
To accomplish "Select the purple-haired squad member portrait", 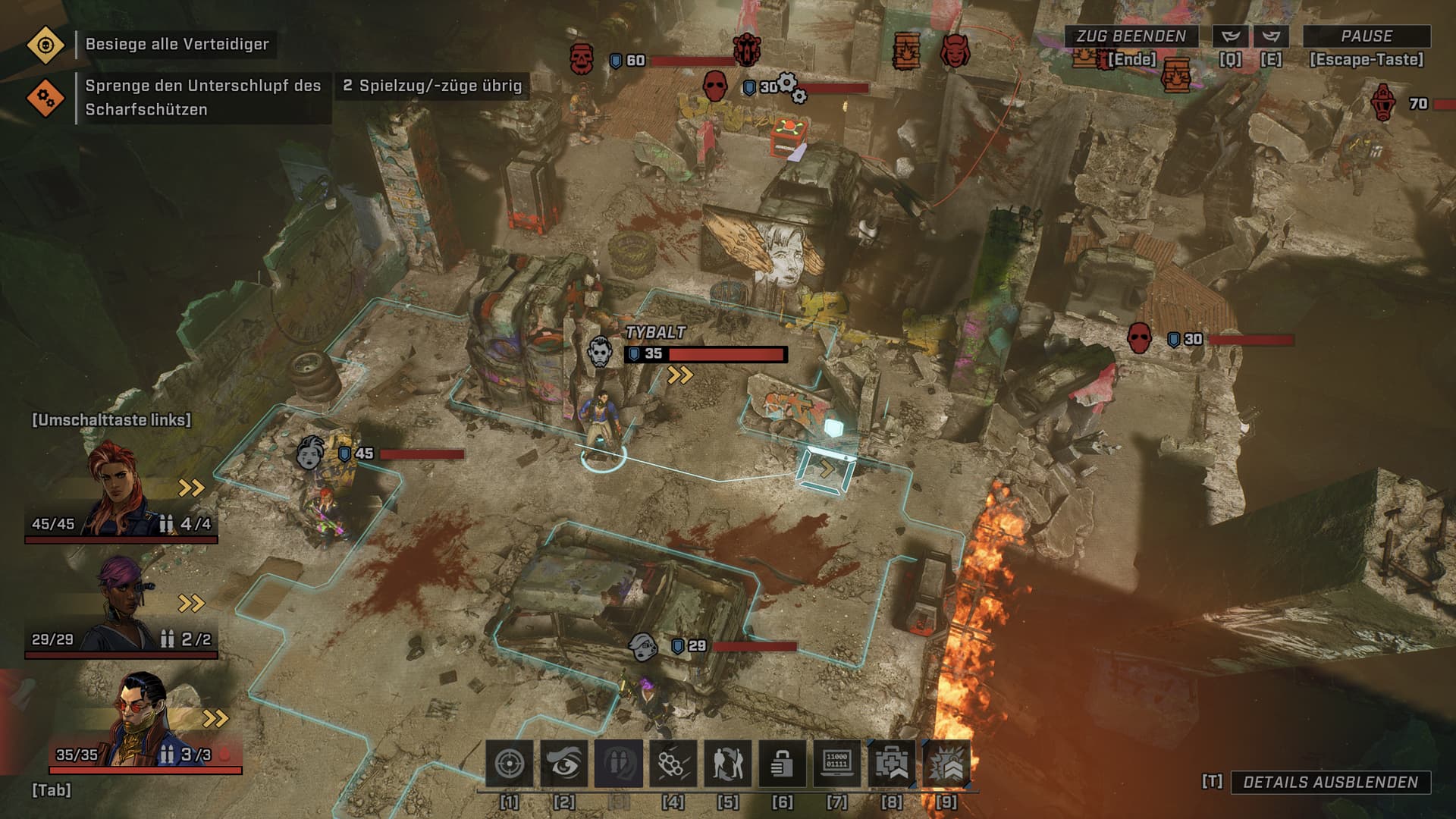I will coord(121,607).
